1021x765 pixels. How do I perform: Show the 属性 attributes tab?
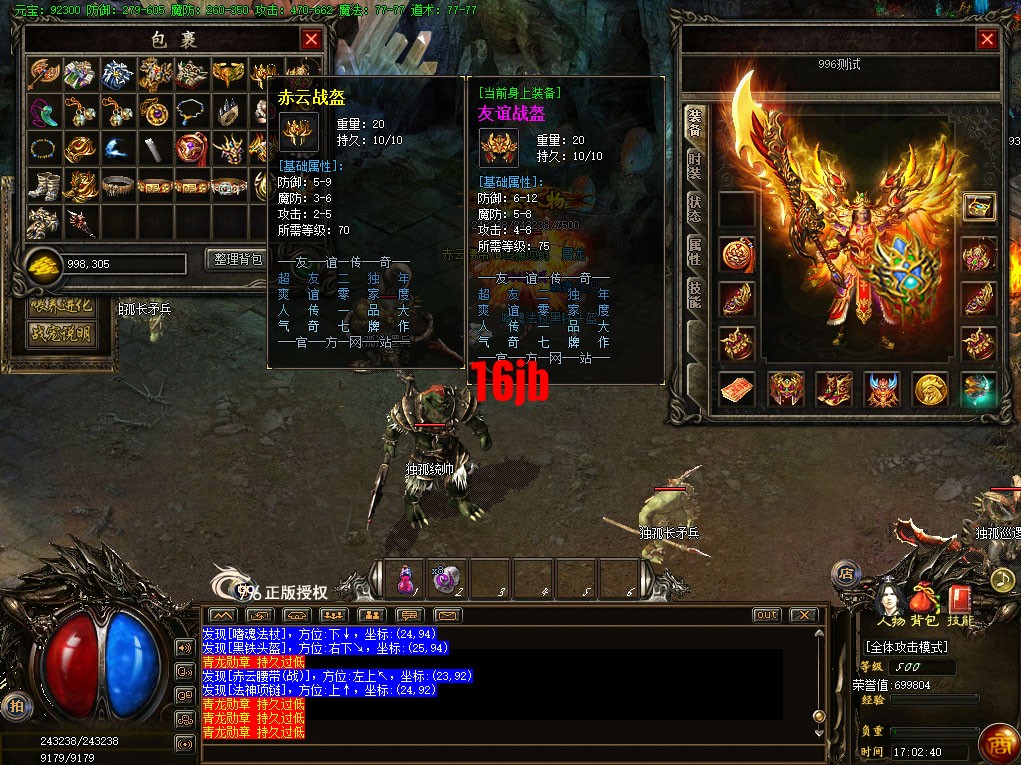[694, 250]
